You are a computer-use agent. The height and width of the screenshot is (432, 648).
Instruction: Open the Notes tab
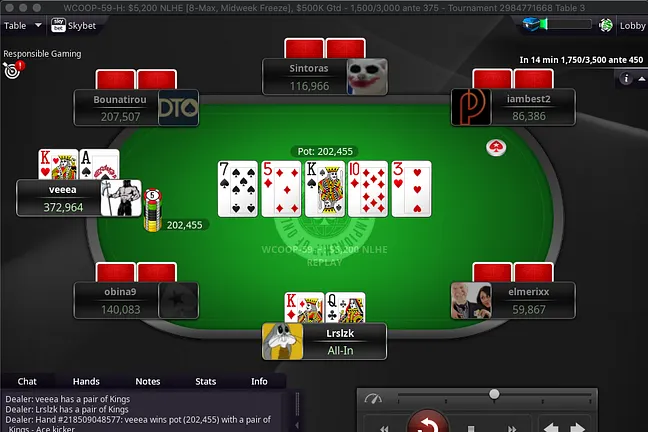[x=147, y=381]
